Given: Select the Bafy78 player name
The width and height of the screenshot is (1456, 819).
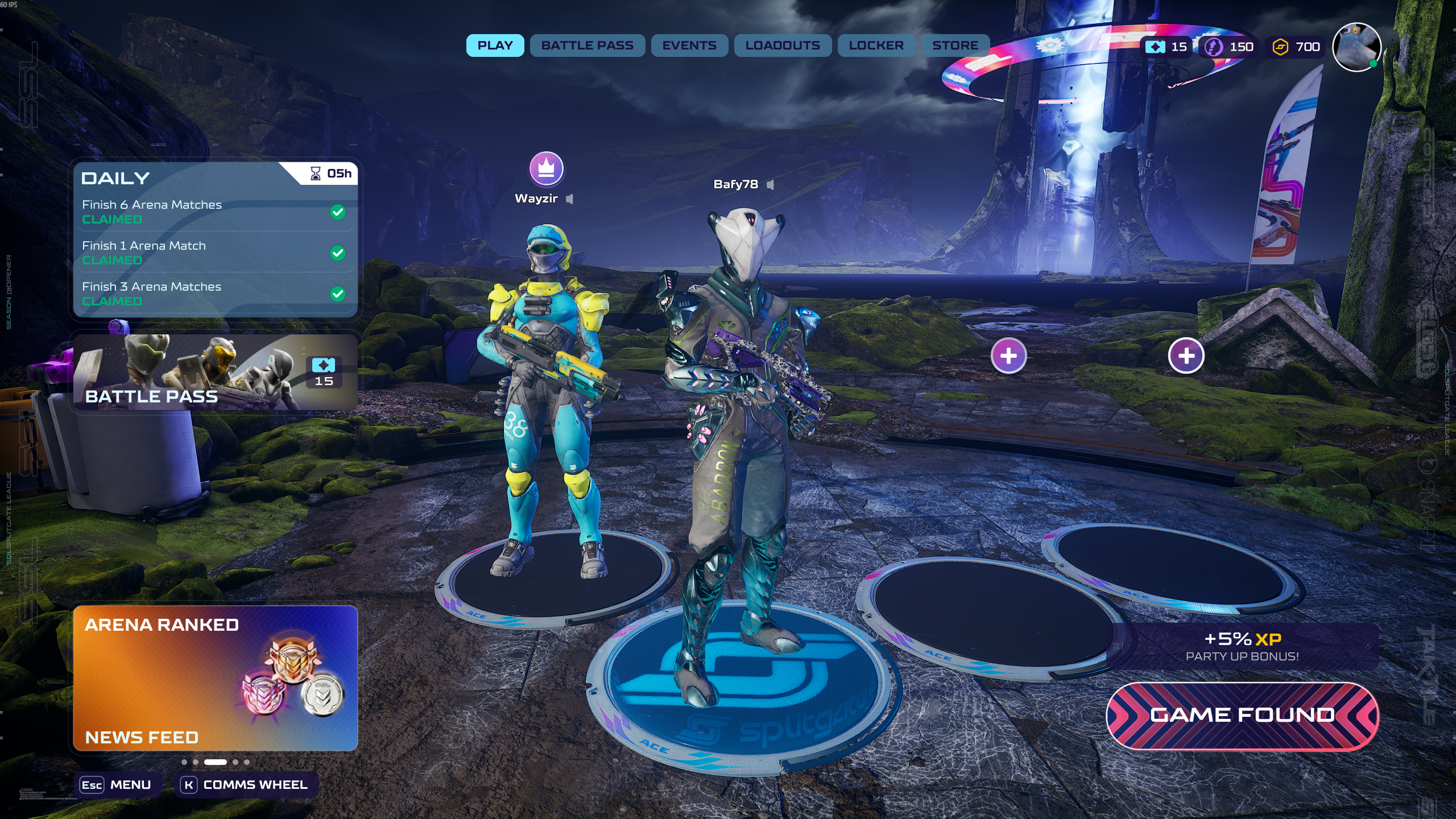Looking at the screenshot, I should (735, 184).
